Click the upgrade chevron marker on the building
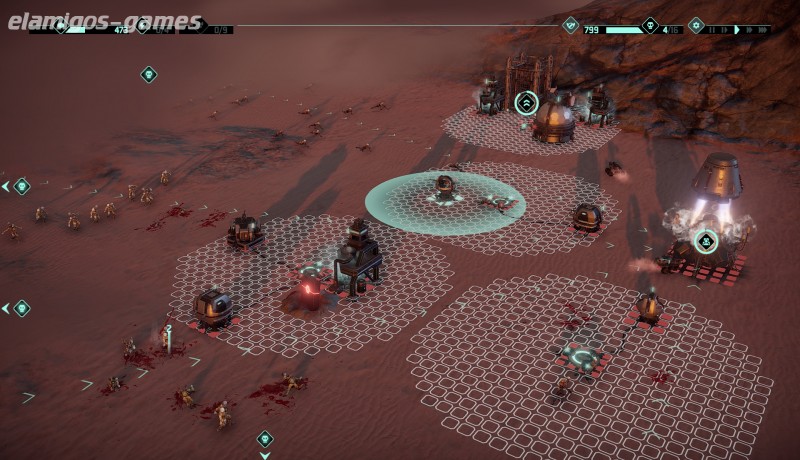The height and width of the screenshot is (460, 800). [526, 102]
